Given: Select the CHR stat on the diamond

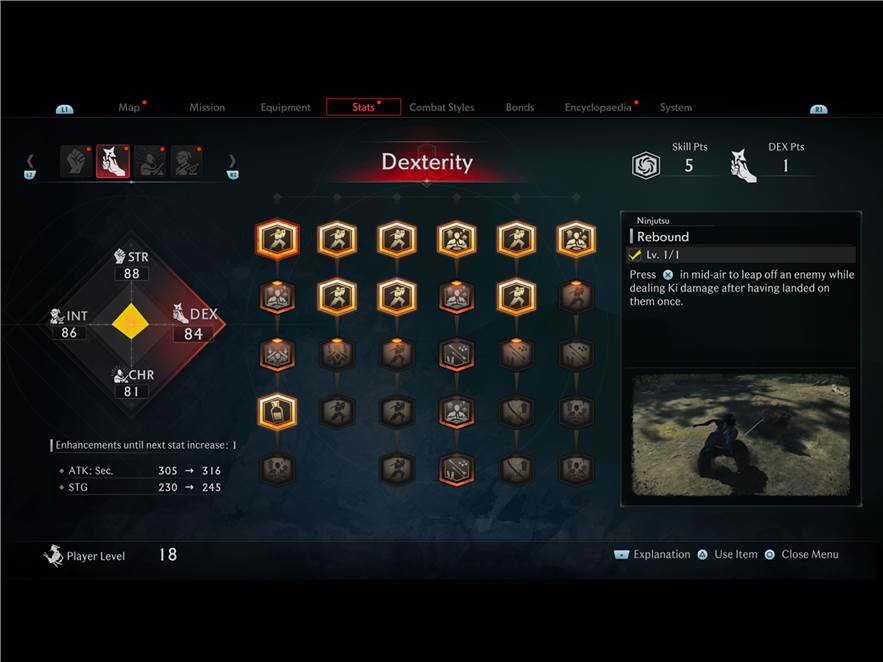Looking at the screenshot, I should tap(133, 384).
